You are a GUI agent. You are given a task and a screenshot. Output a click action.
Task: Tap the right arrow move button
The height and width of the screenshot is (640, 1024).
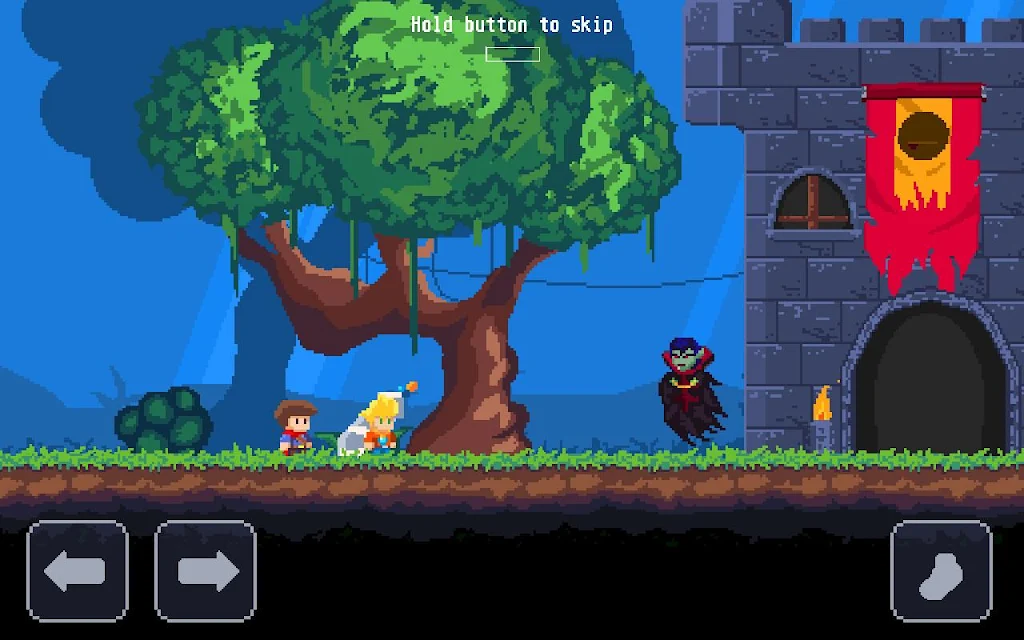[206, 571]
